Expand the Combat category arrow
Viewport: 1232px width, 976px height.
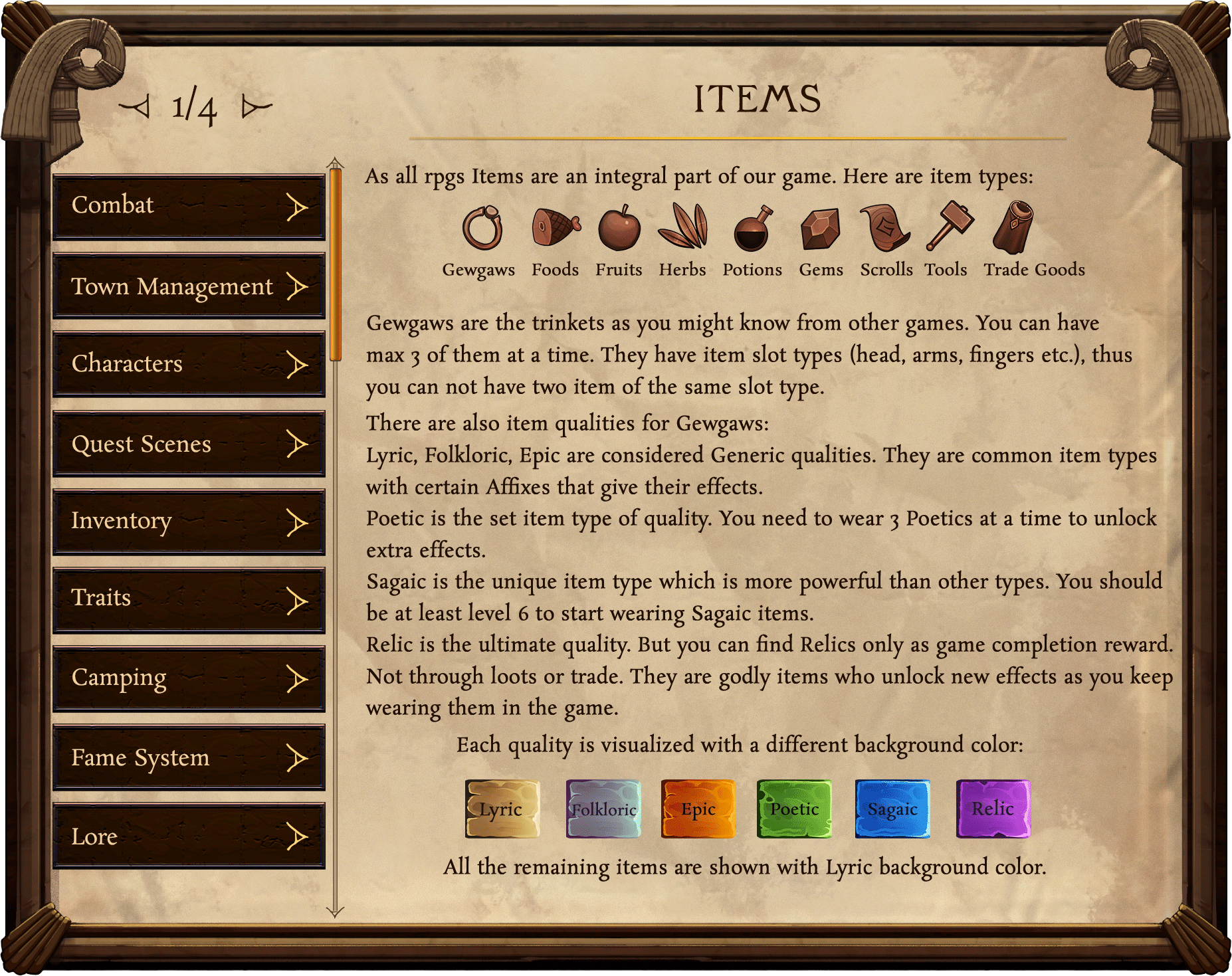[297, 207]
